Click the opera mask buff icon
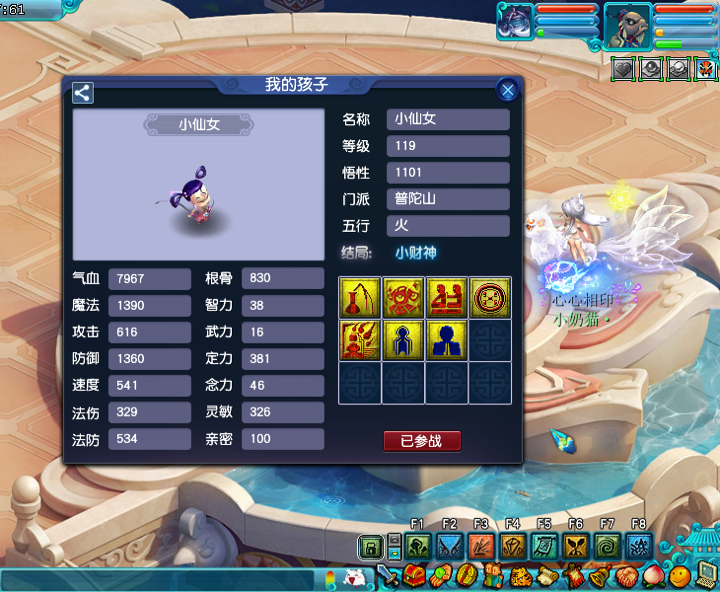This screenshot has height=592, width=720. coord(706,68)
